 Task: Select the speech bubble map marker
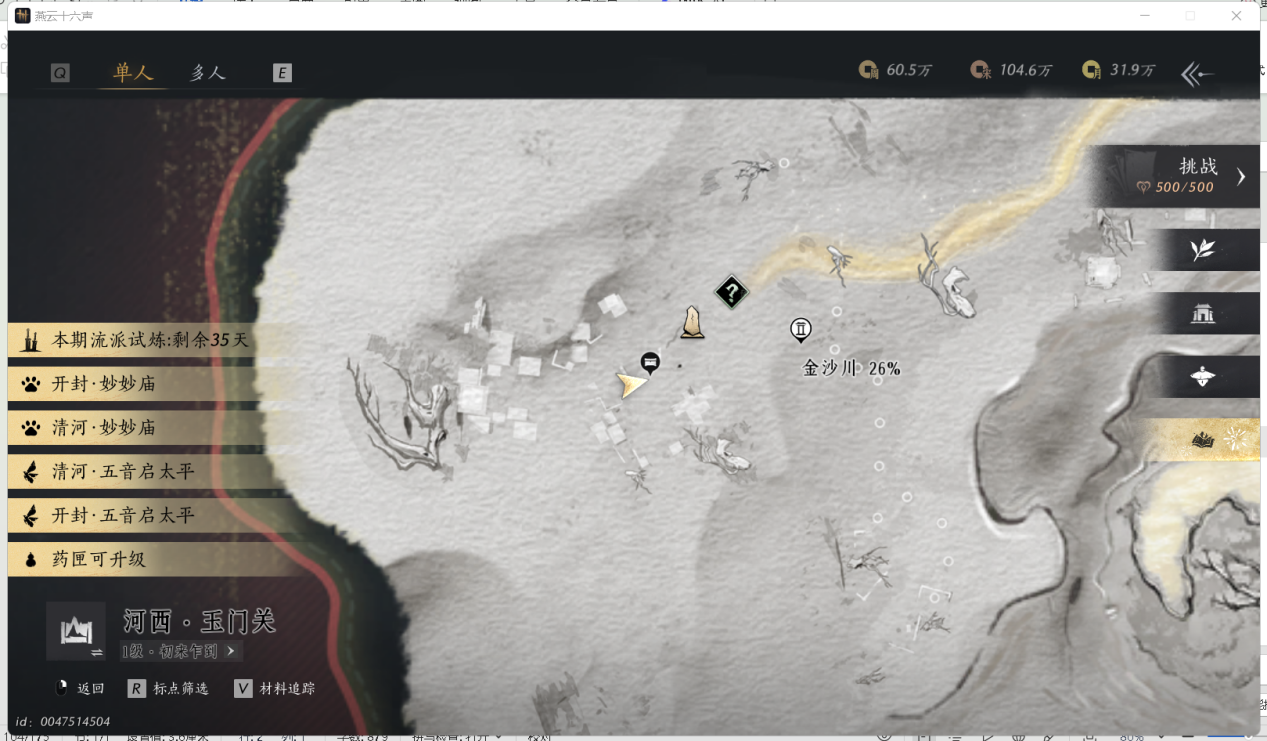click(x=650, y=361)
